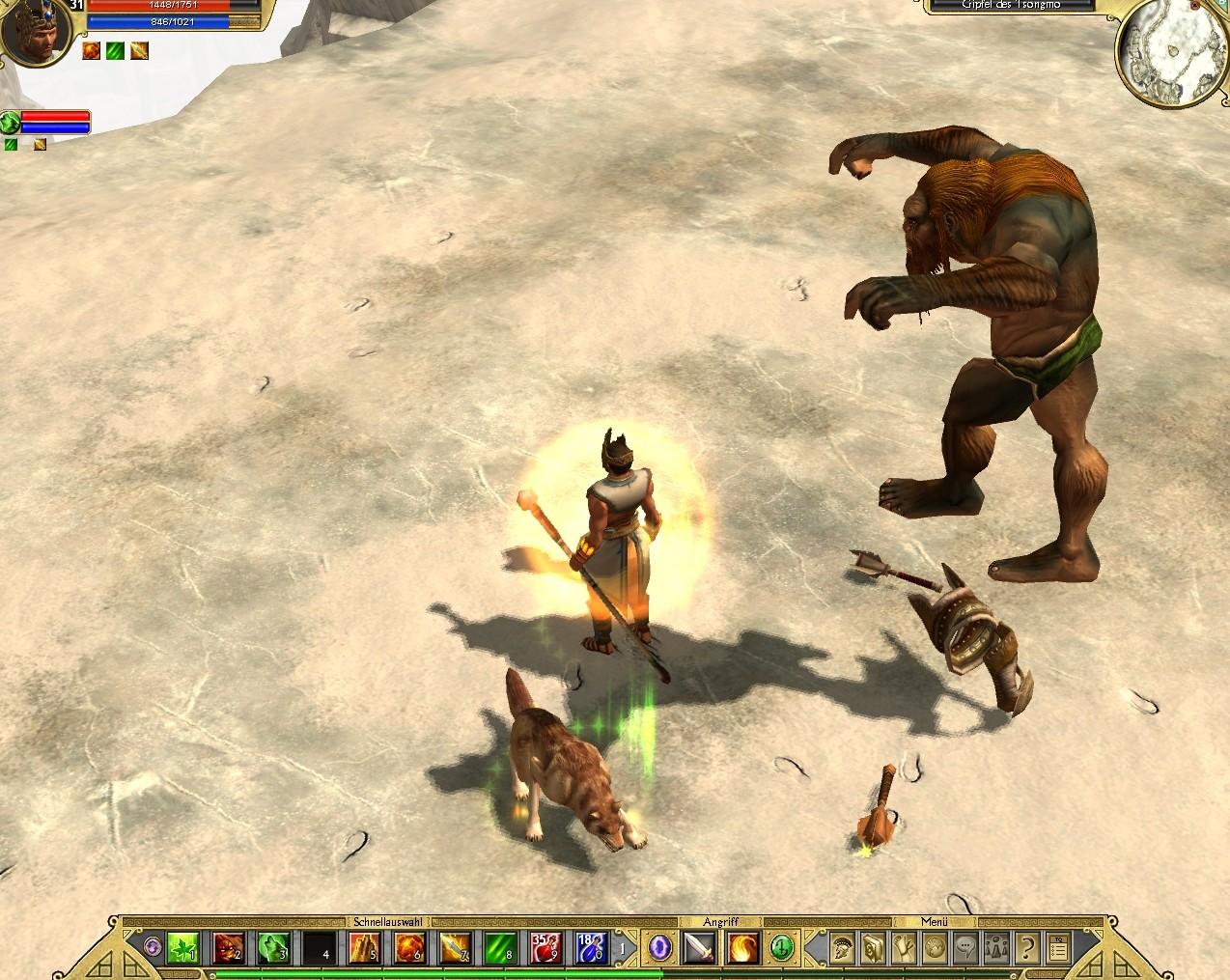This screenshot has height=980, width=1230.
Task: Open the purple portal stone
Action: click(660, 948)
